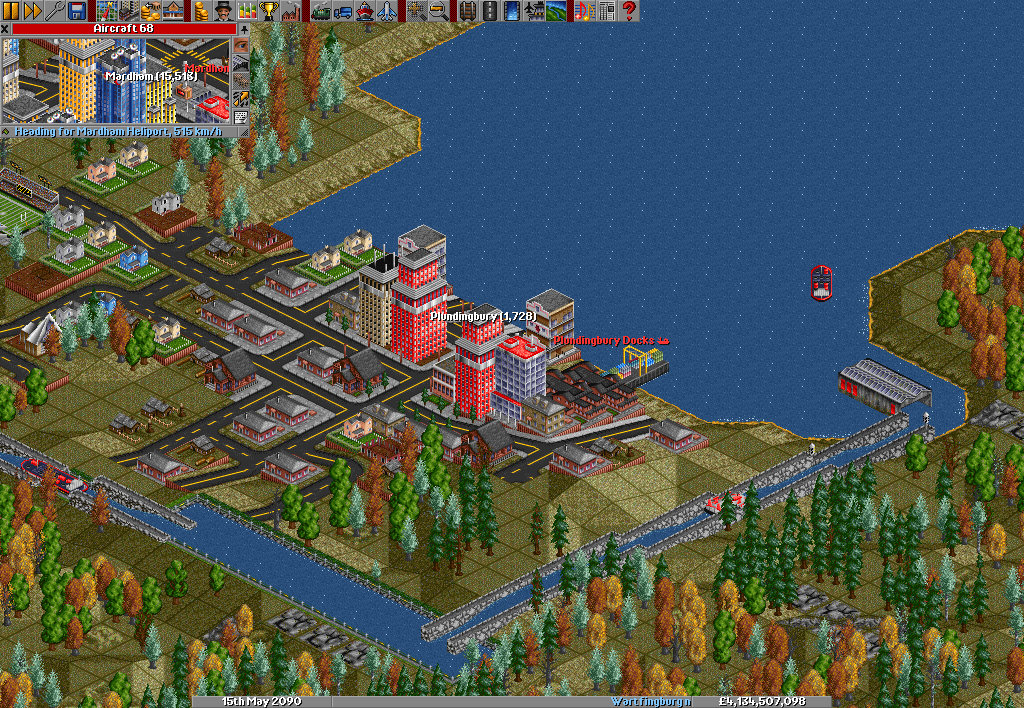
Task: Centre main view on Aircraft 68 with the eye button
Action: pyautogui.click(x=241, y=45)
